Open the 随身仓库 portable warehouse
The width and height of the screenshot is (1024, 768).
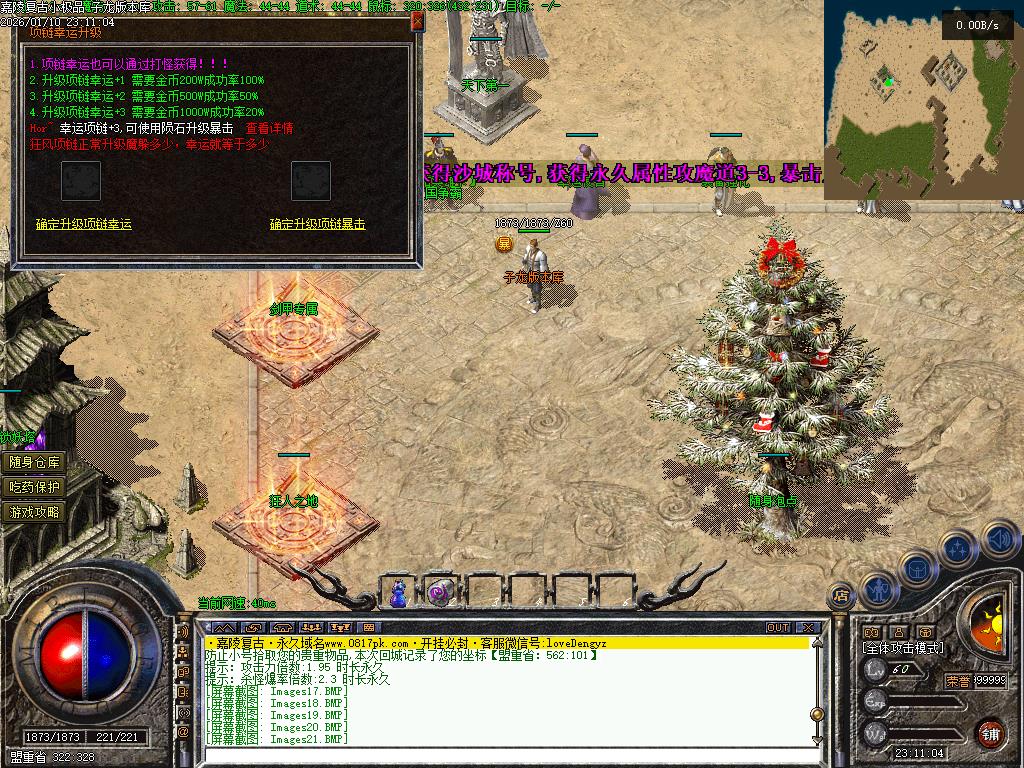tap(35, 462)
